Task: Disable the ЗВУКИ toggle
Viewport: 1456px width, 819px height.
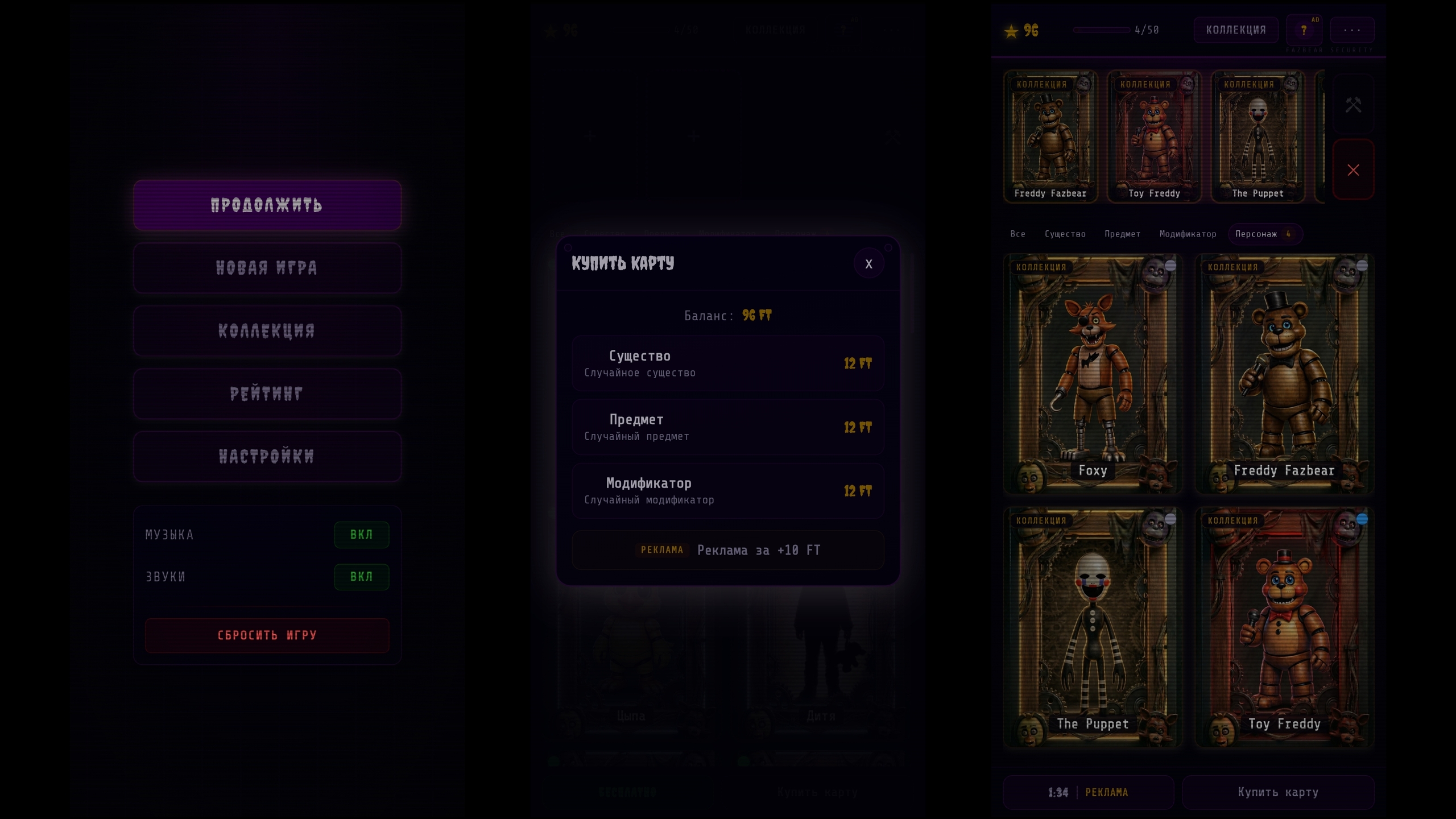Action: pyautogui.click(x=362, y=577)
